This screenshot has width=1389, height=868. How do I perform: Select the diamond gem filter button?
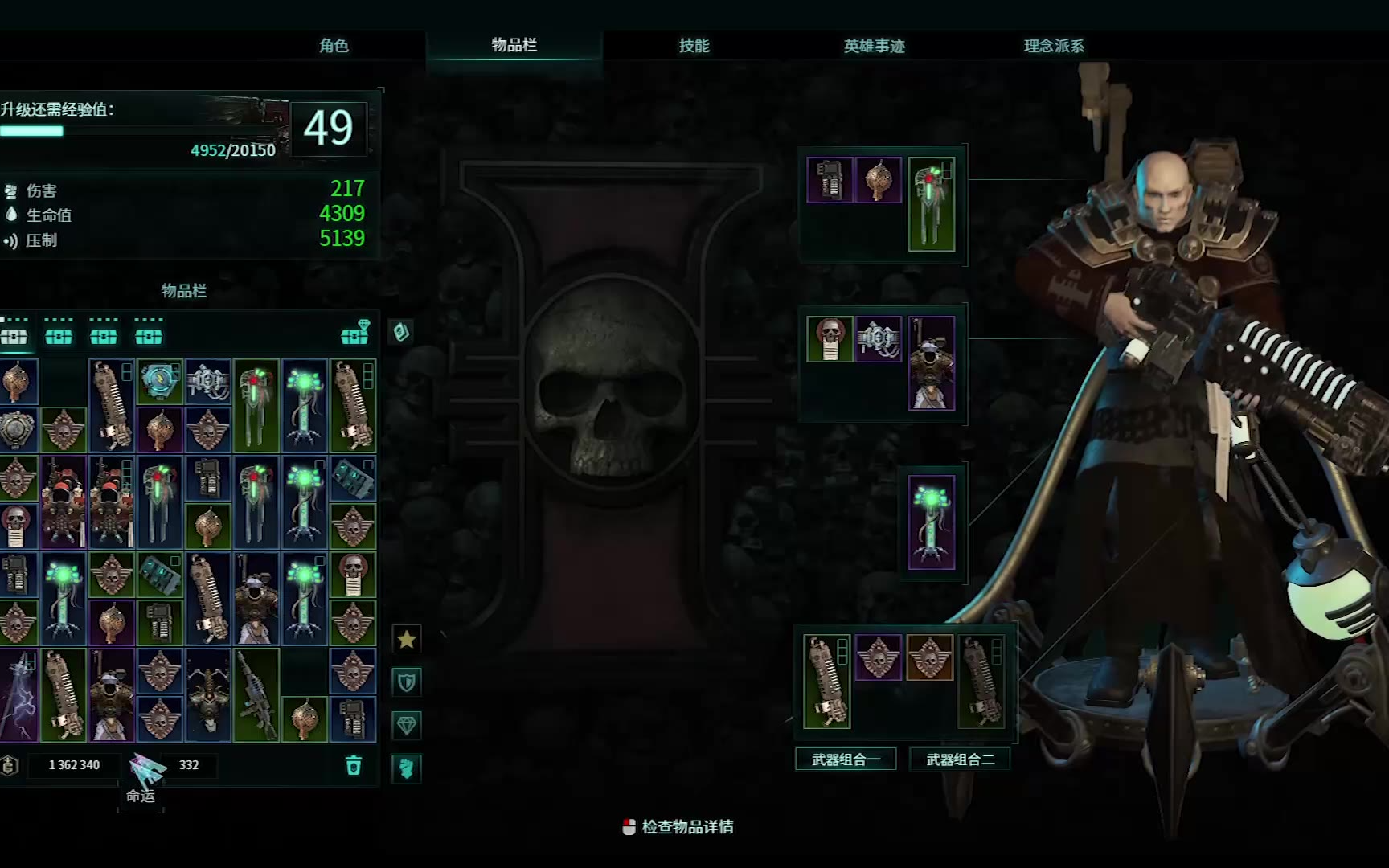point(407,726)
